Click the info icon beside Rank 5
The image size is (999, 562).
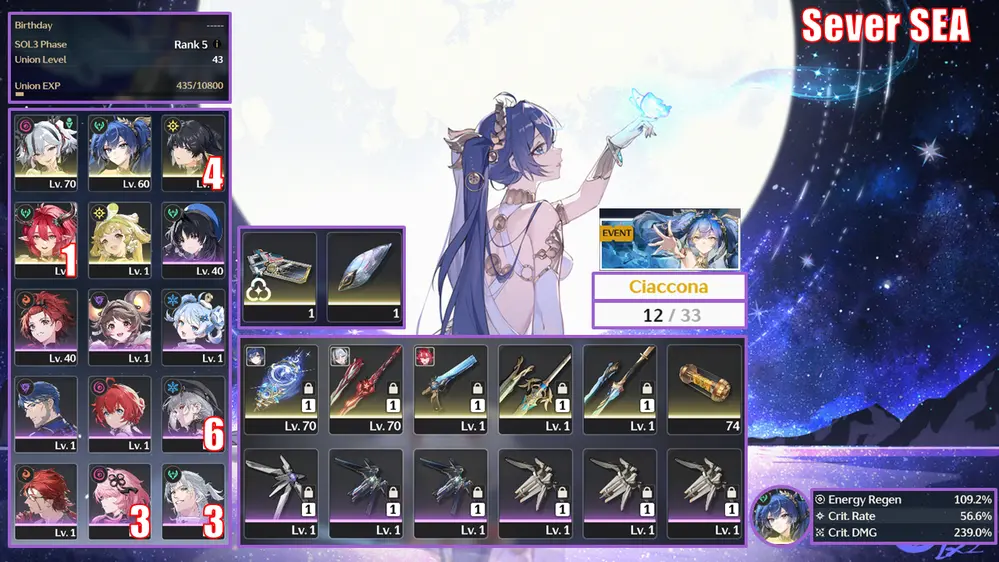tap(218, 44)
